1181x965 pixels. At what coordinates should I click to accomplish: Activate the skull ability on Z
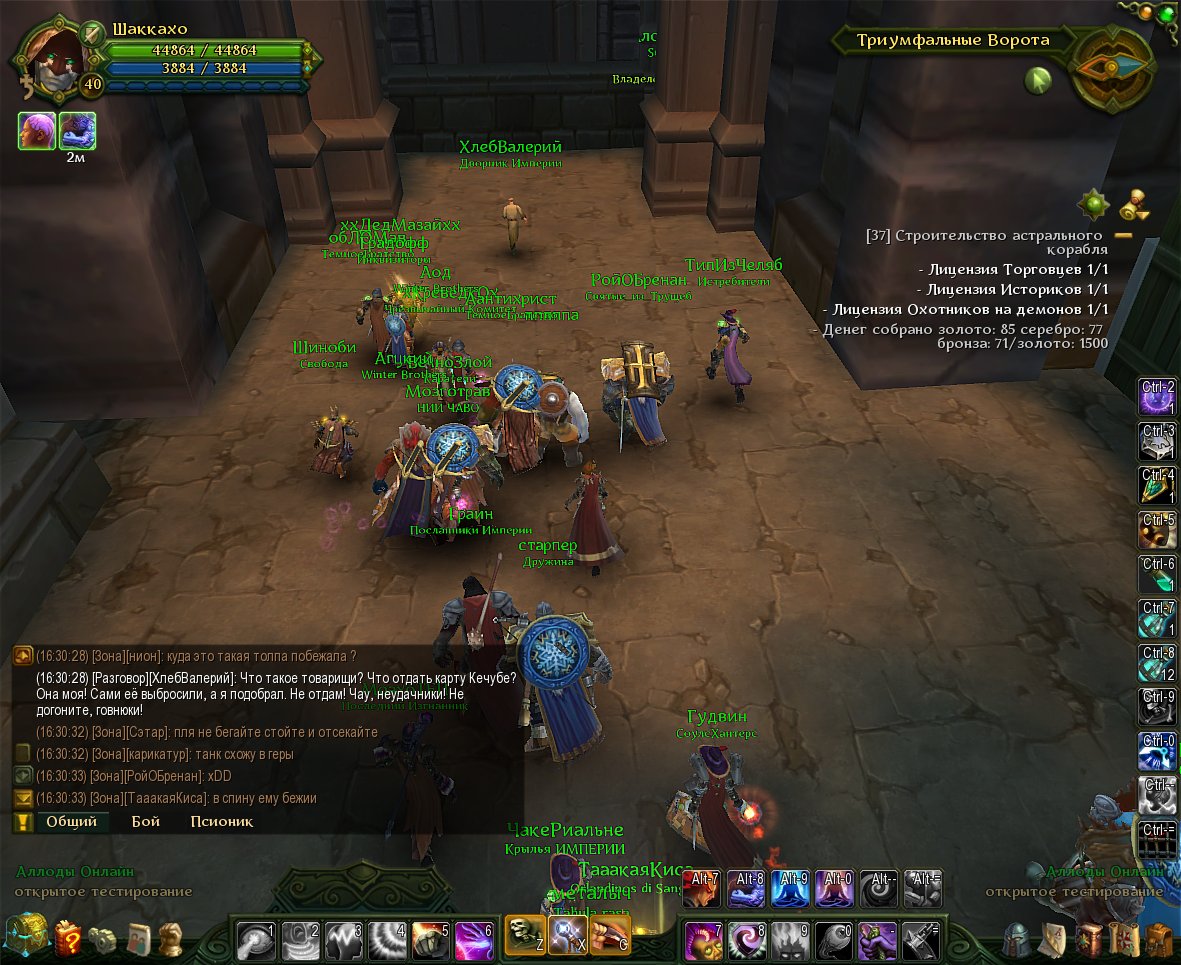(524, 935)
